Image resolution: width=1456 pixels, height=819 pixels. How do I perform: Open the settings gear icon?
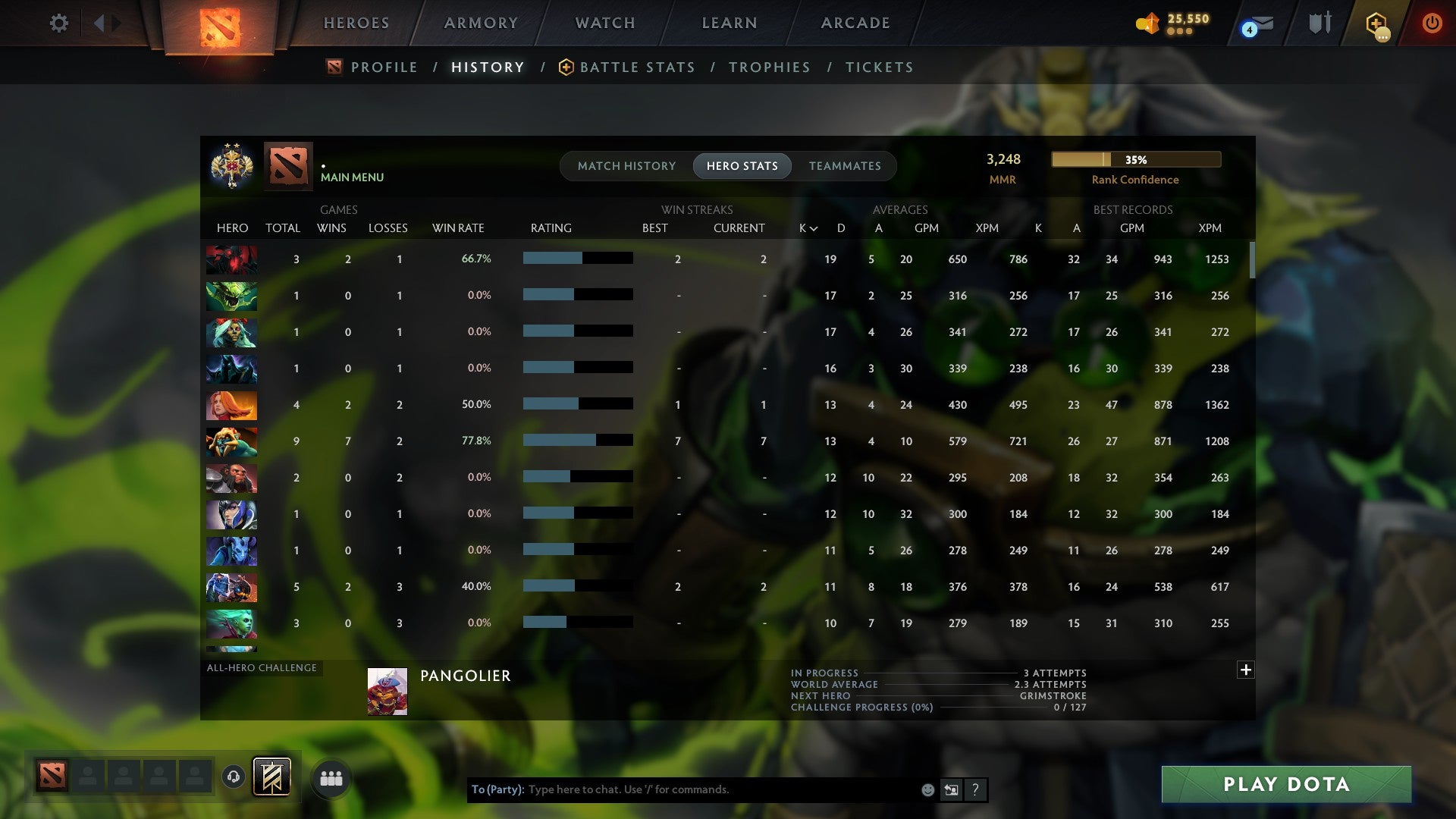coord(59,23)
